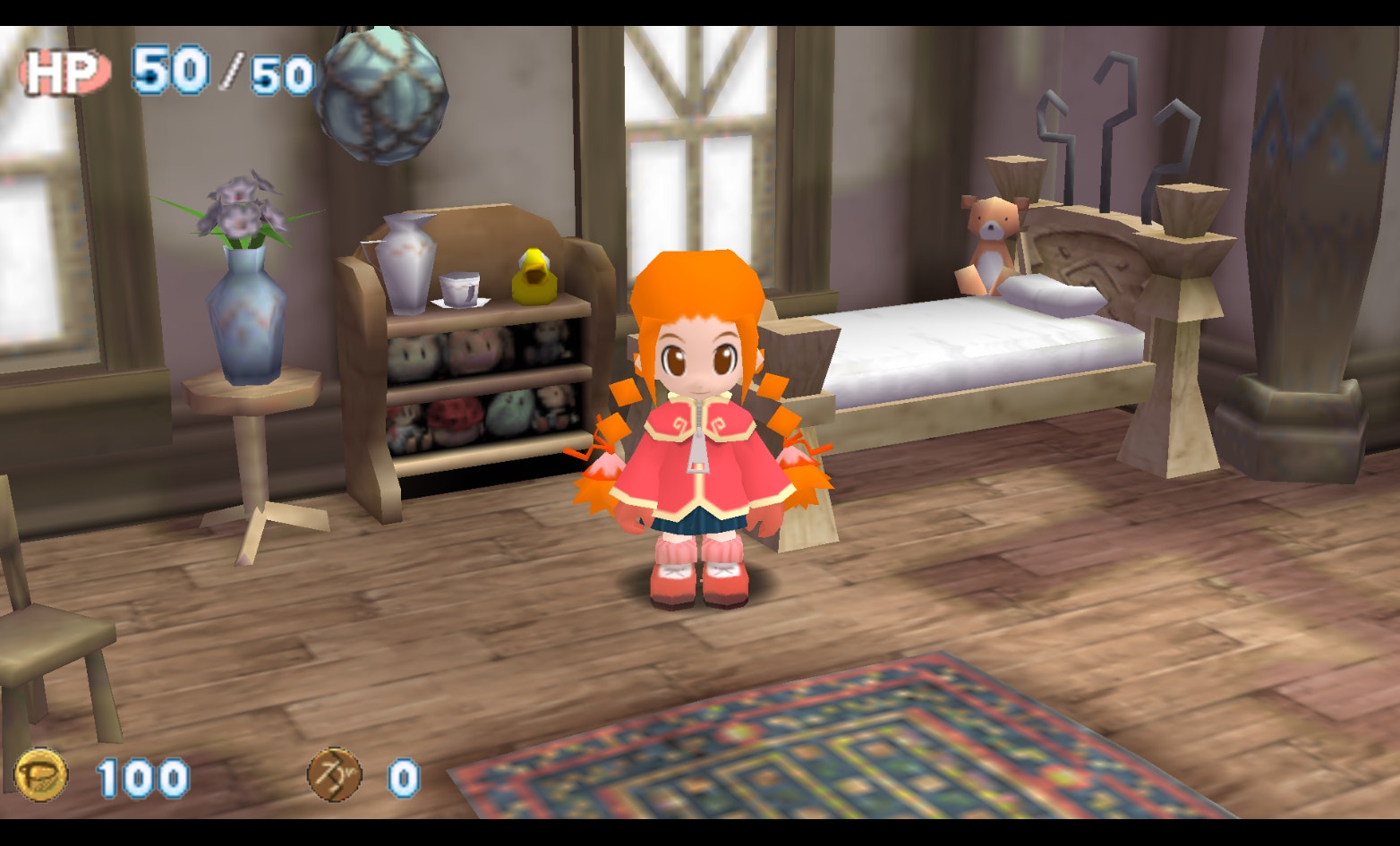1400x846 pixels.
Task: Select the brown round token icon
Action: [335, 775]
